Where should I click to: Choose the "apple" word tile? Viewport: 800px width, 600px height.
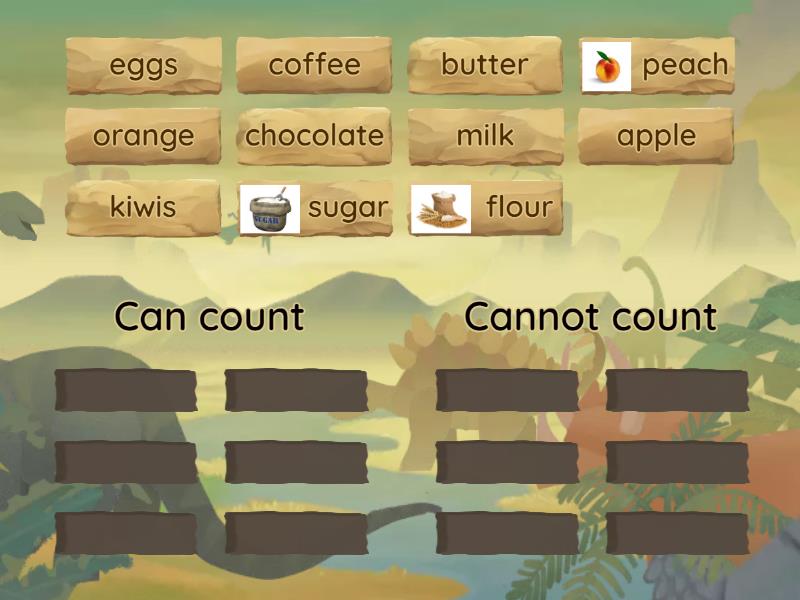[x=656, y=137]
